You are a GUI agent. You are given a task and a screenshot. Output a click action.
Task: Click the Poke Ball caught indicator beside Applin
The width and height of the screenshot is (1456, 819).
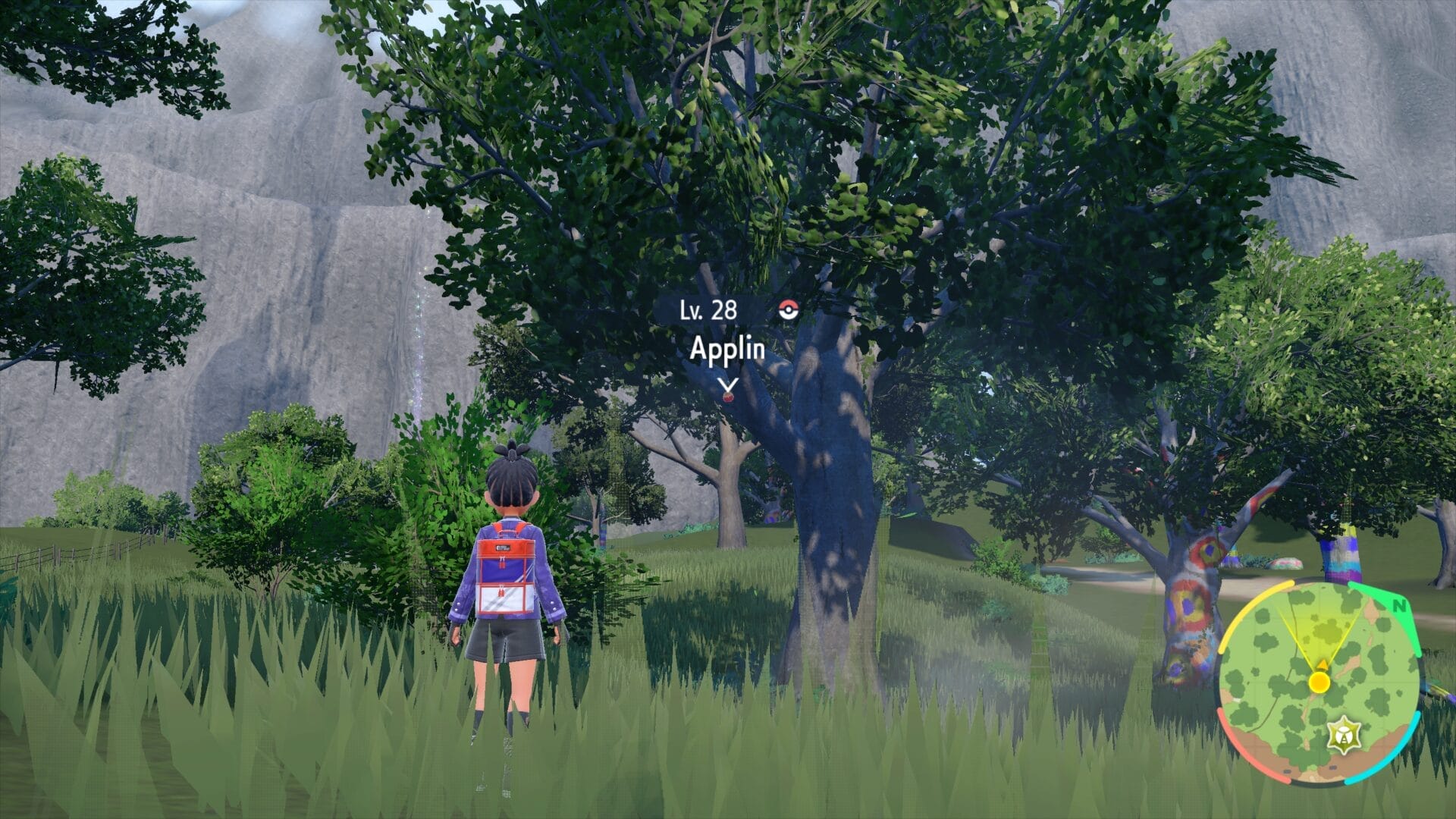[x=787, y=309]
